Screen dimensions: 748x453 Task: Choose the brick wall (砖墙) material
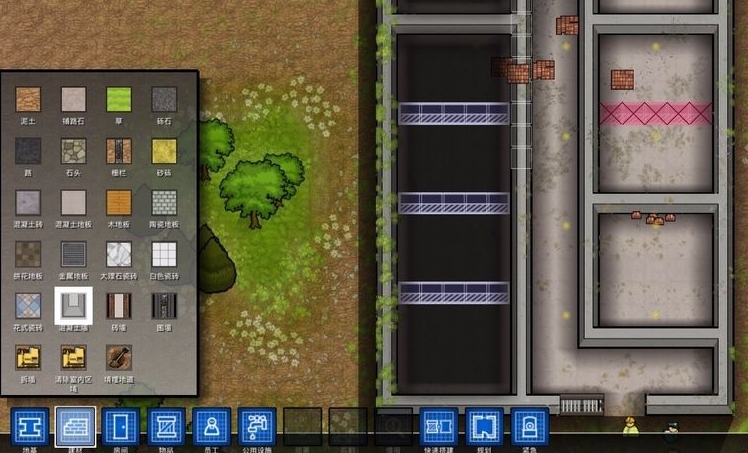119,305
